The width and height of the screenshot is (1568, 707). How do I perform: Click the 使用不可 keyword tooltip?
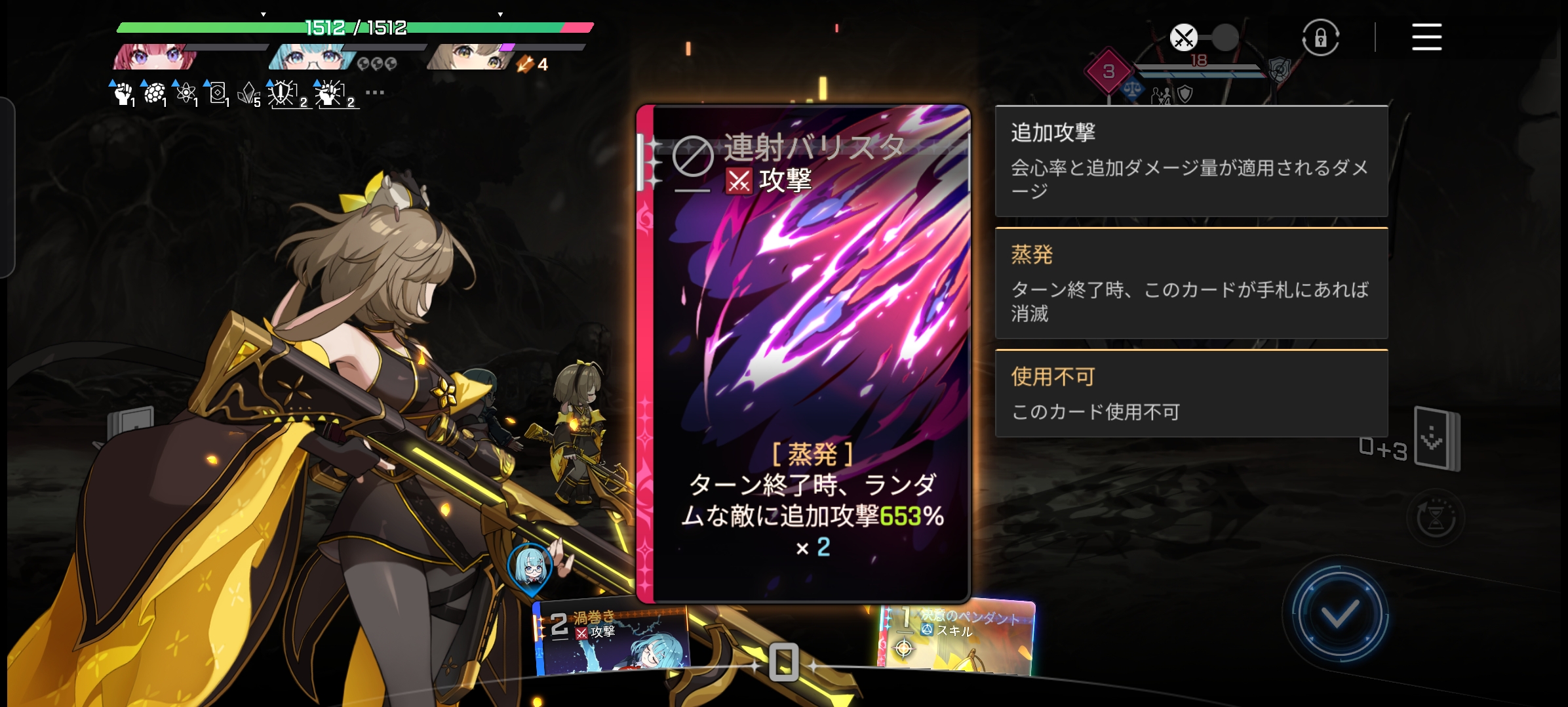[x=1191, y=394]
